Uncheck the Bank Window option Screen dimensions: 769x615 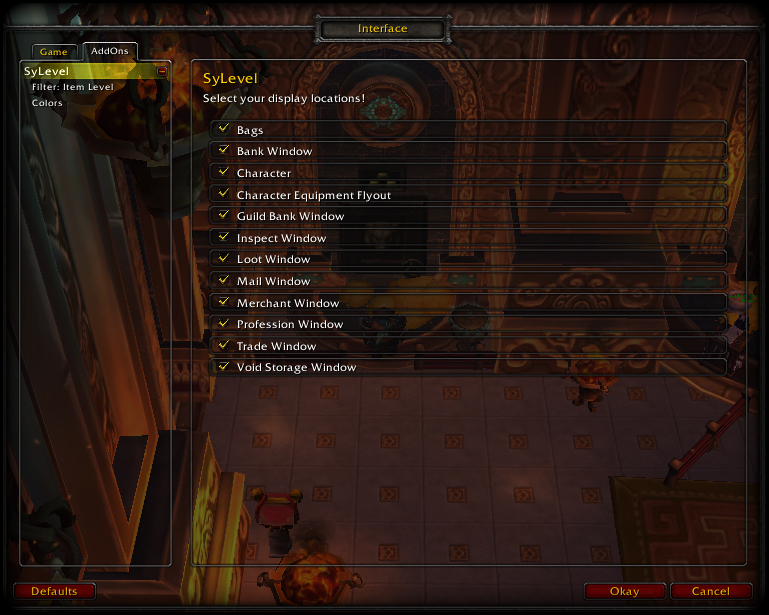click(x=223, y=151)
